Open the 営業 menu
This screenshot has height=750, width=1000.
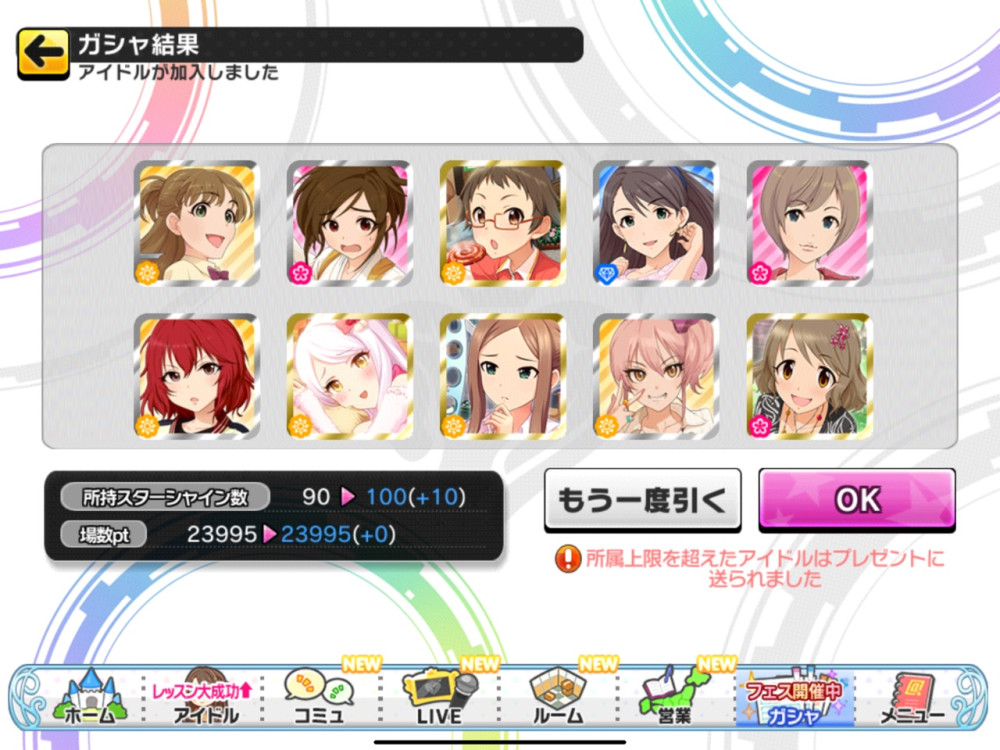[x=674, y=695]
